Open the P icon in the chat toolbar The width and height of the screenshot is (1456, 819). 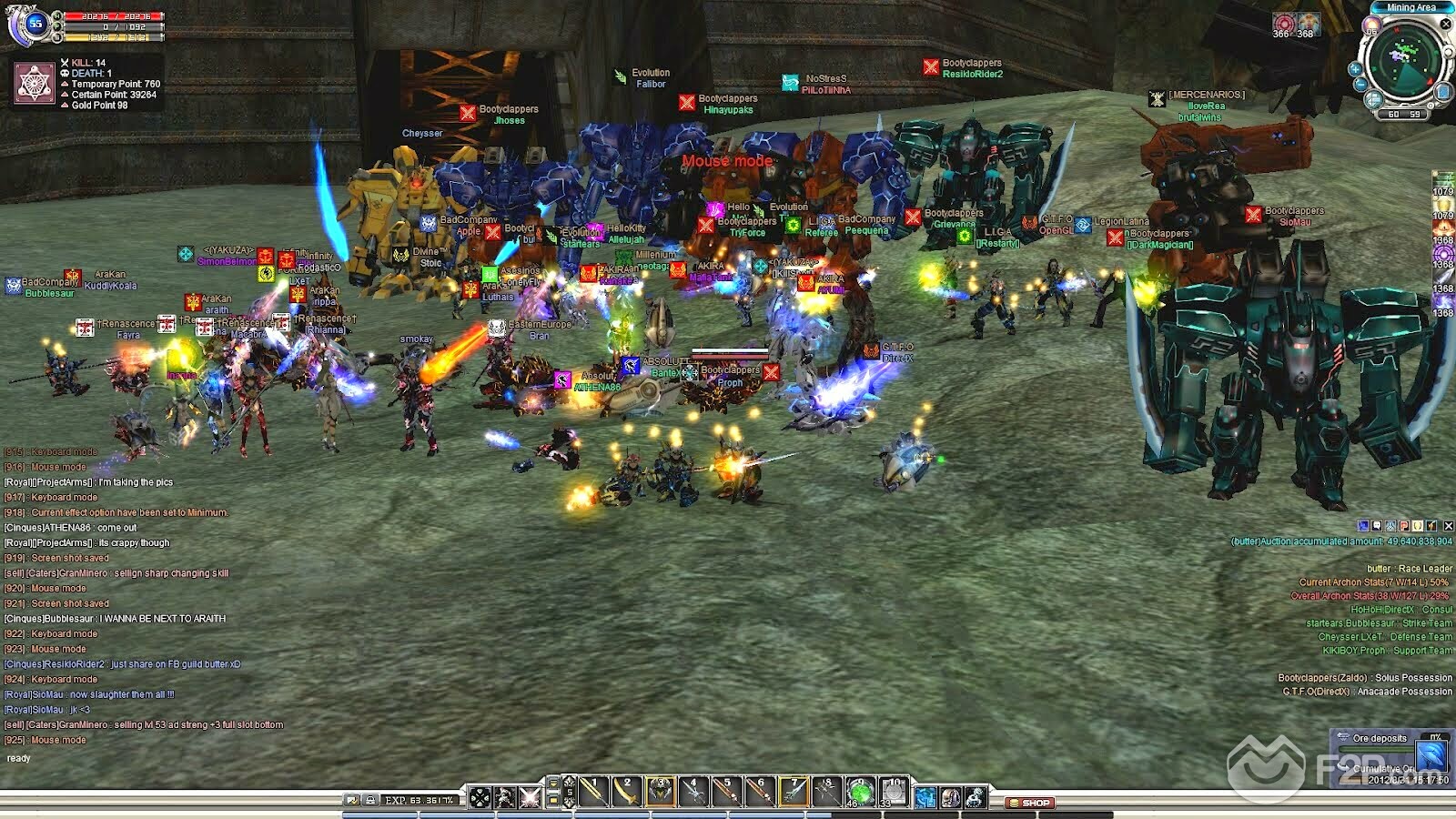[1403, 526]
